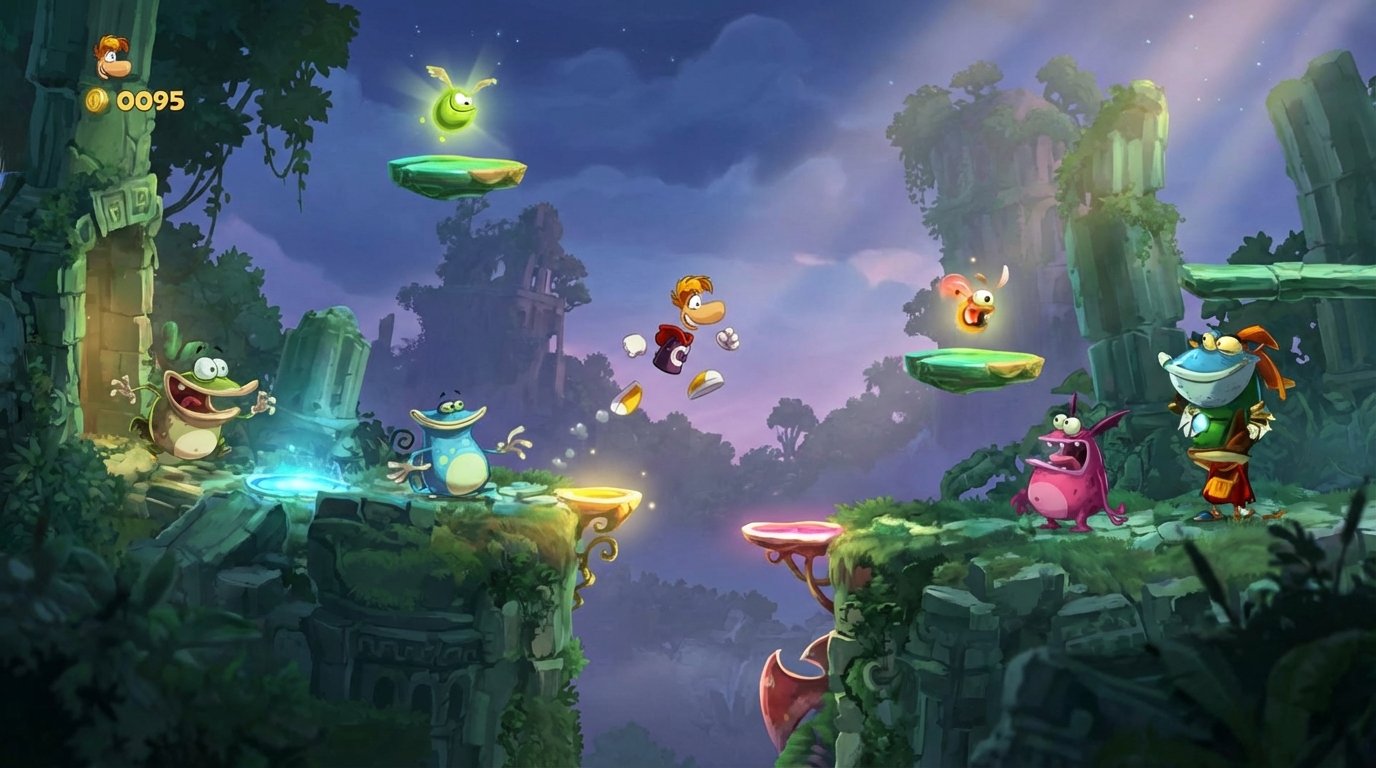This screenshot has height=768, width=1376.
Task: Toggle the glowing cyan checkpoint pad
Action: (x=297, y=482)
